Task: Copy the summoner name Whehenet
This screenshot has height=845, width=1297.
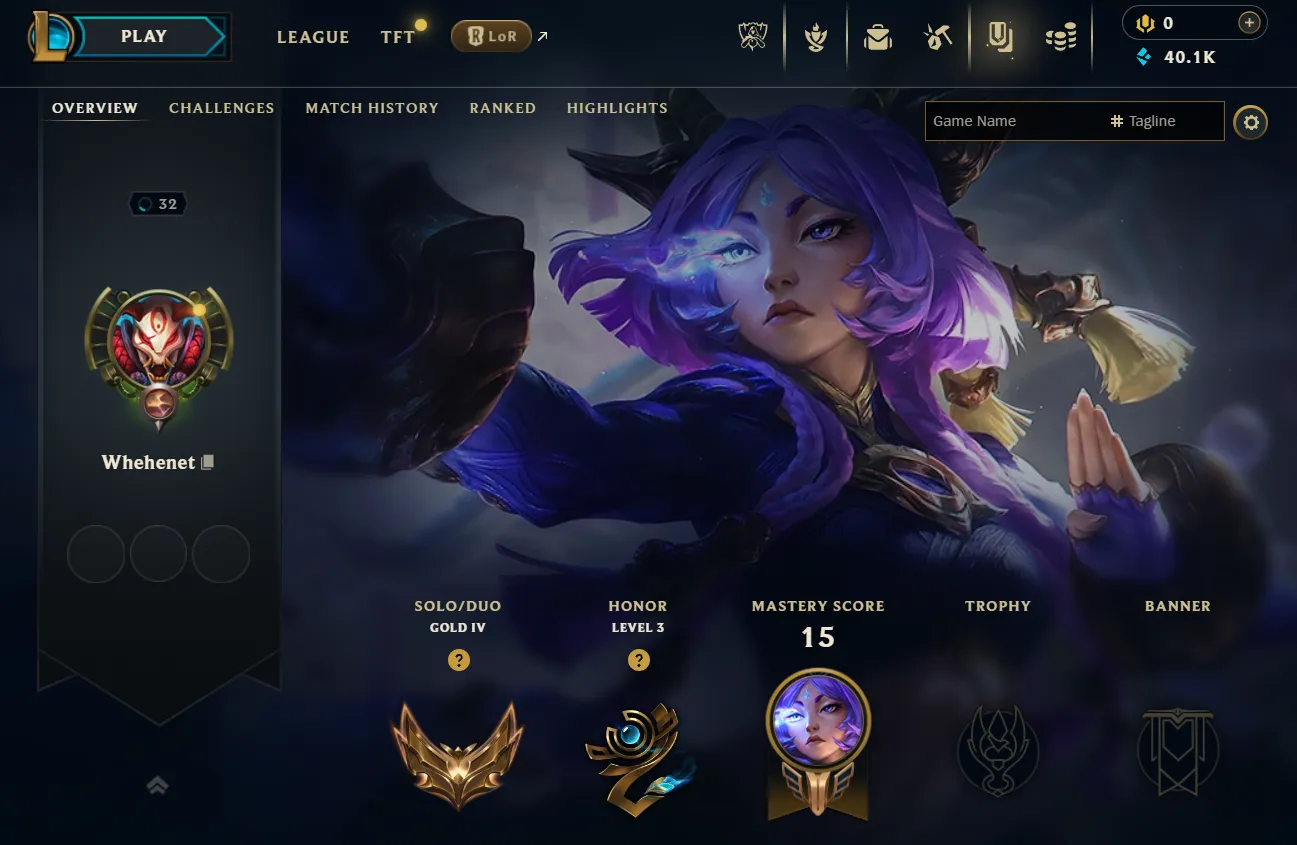Action: point(206,461)
